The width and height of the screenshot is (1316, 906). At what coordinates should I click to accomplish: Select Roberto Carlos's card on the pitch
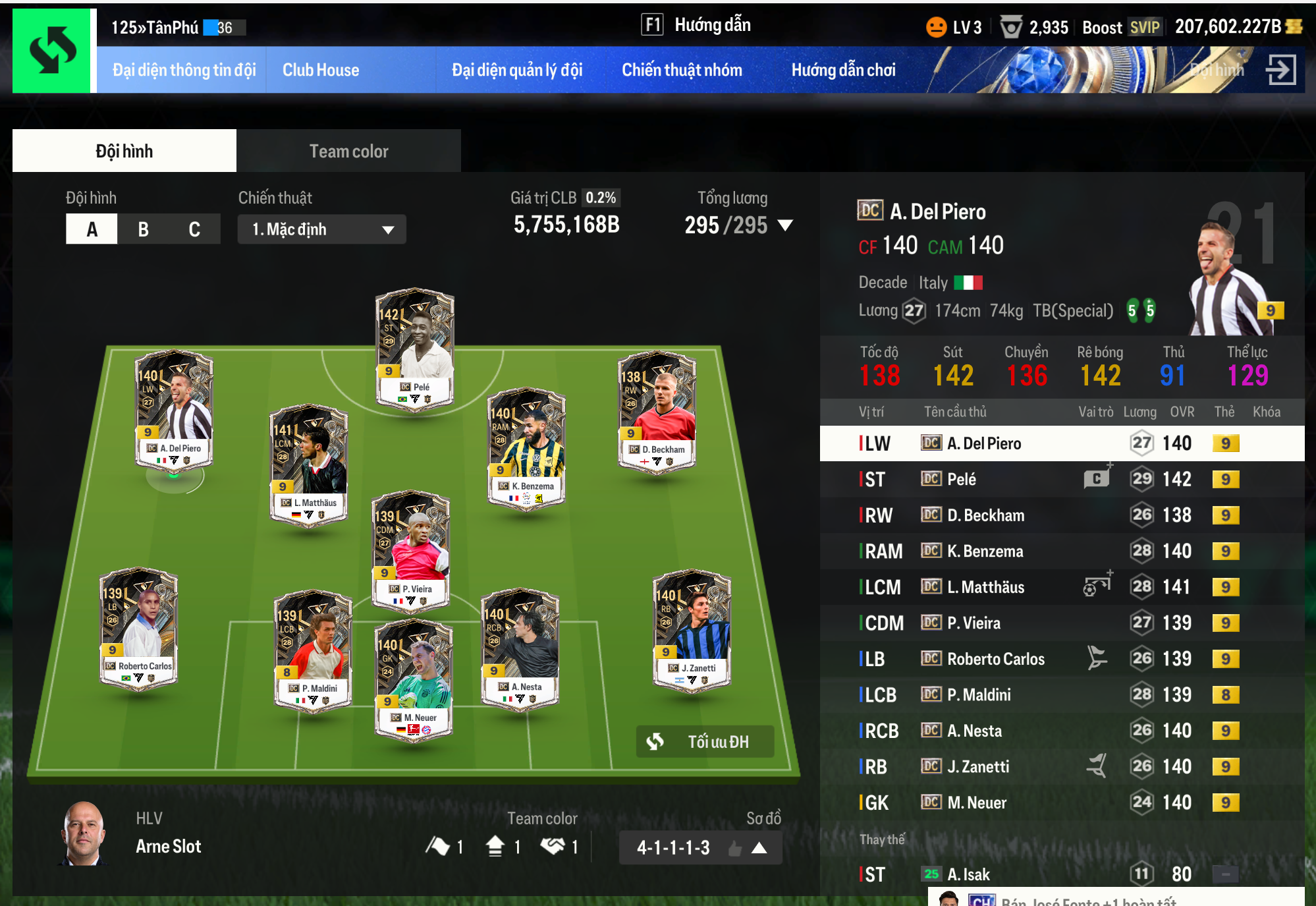(138, 627)
